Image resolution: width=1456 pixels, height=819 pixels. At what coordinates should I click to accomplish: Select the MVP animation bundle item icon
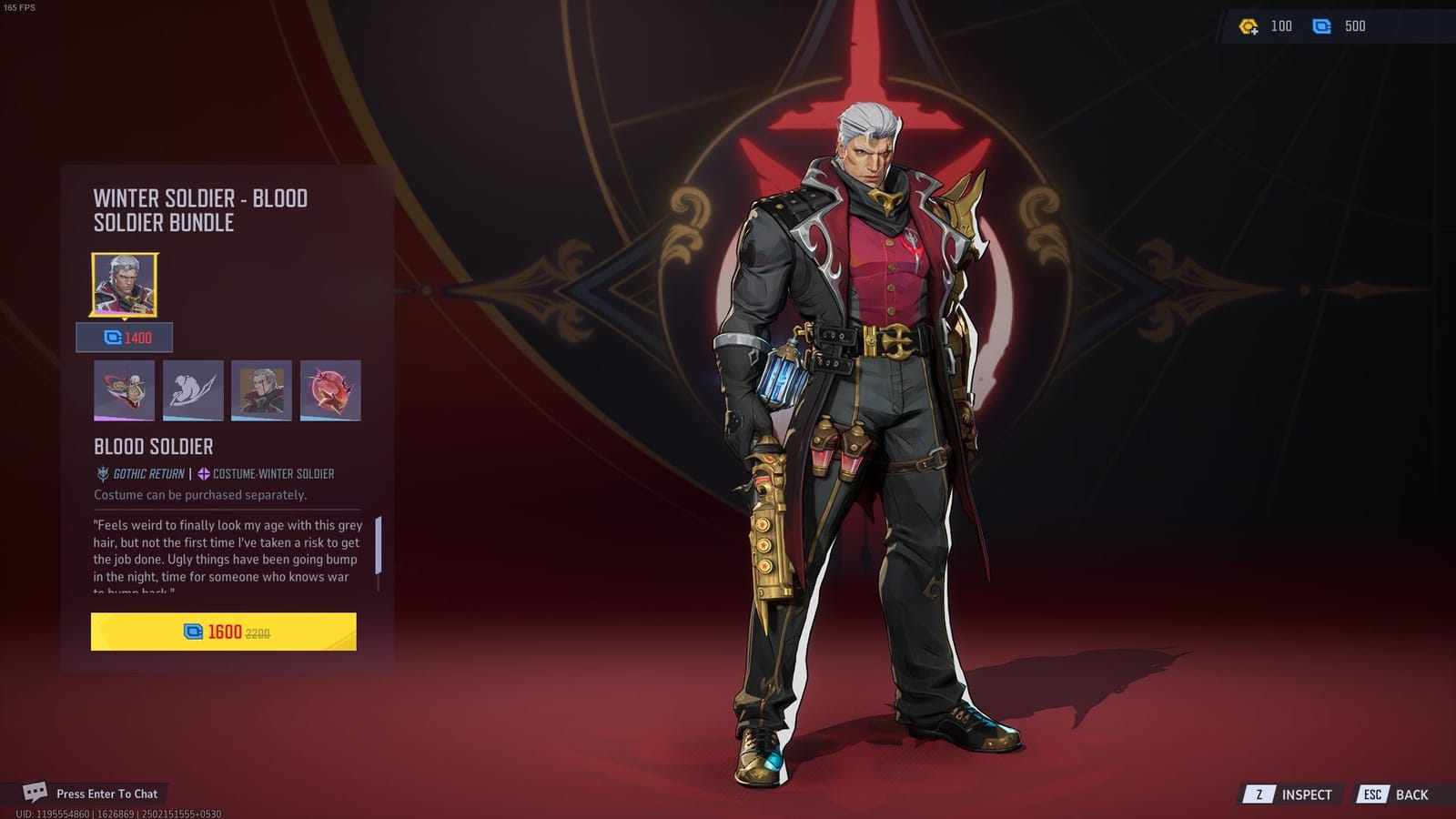pos(126,390)
